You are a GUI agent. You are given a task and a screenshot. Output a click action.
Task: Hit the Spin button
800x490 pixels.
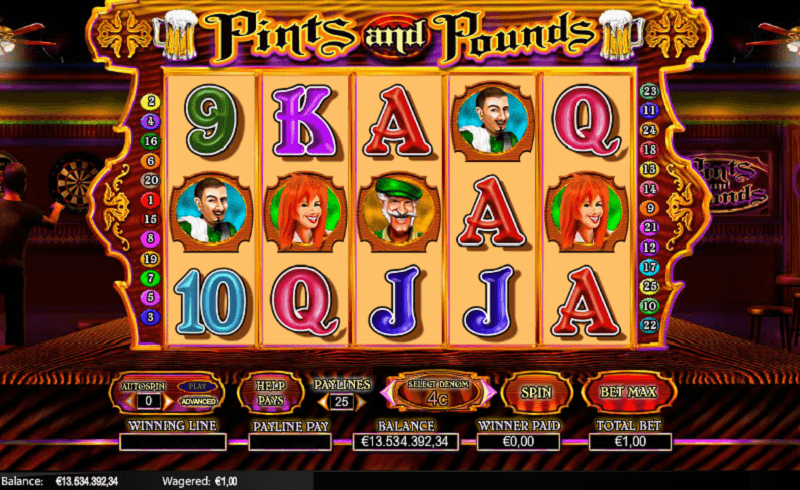coord(536,392)
